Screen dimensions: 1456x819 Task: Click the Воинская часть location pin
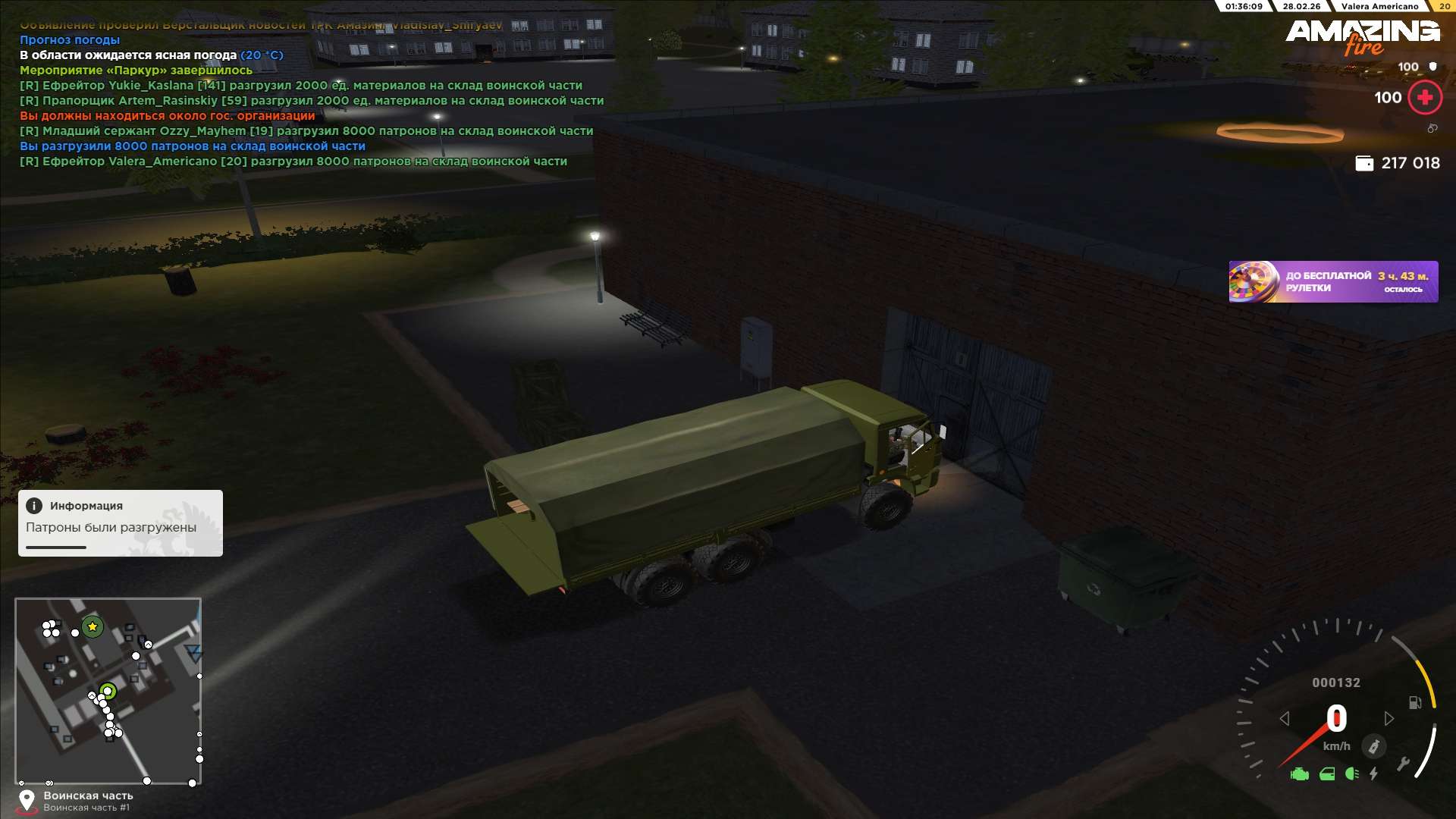coord(27,801)
